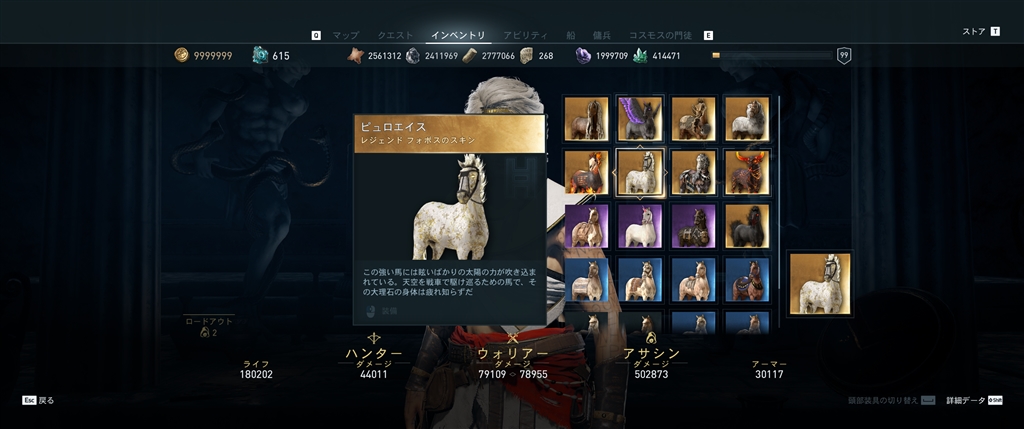Select the purple-winged Pegasus horse skin
This screenshot has height=429, width=1024.
(640, 118)
